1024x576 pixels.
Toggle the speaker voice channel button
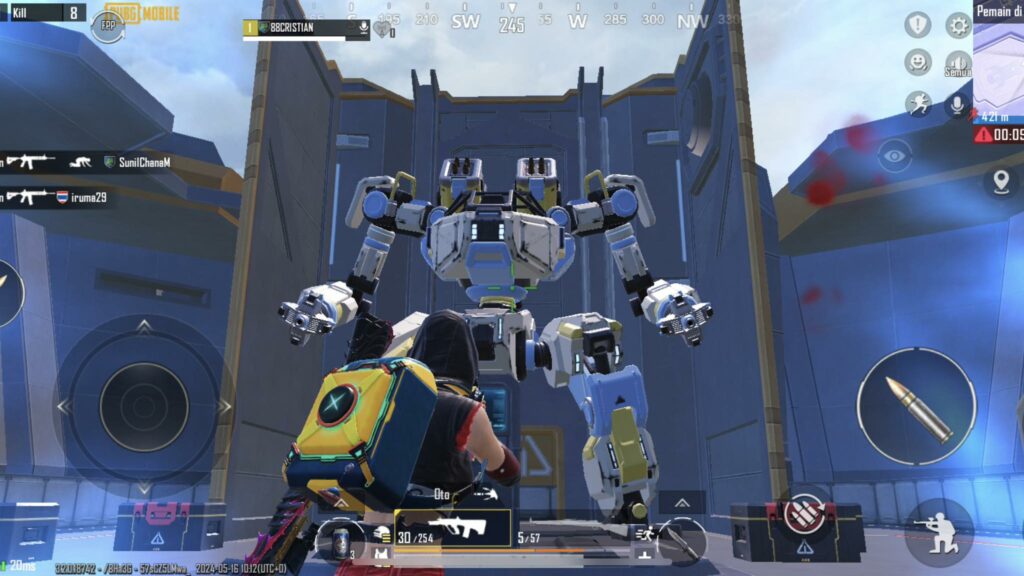(958, 64)
